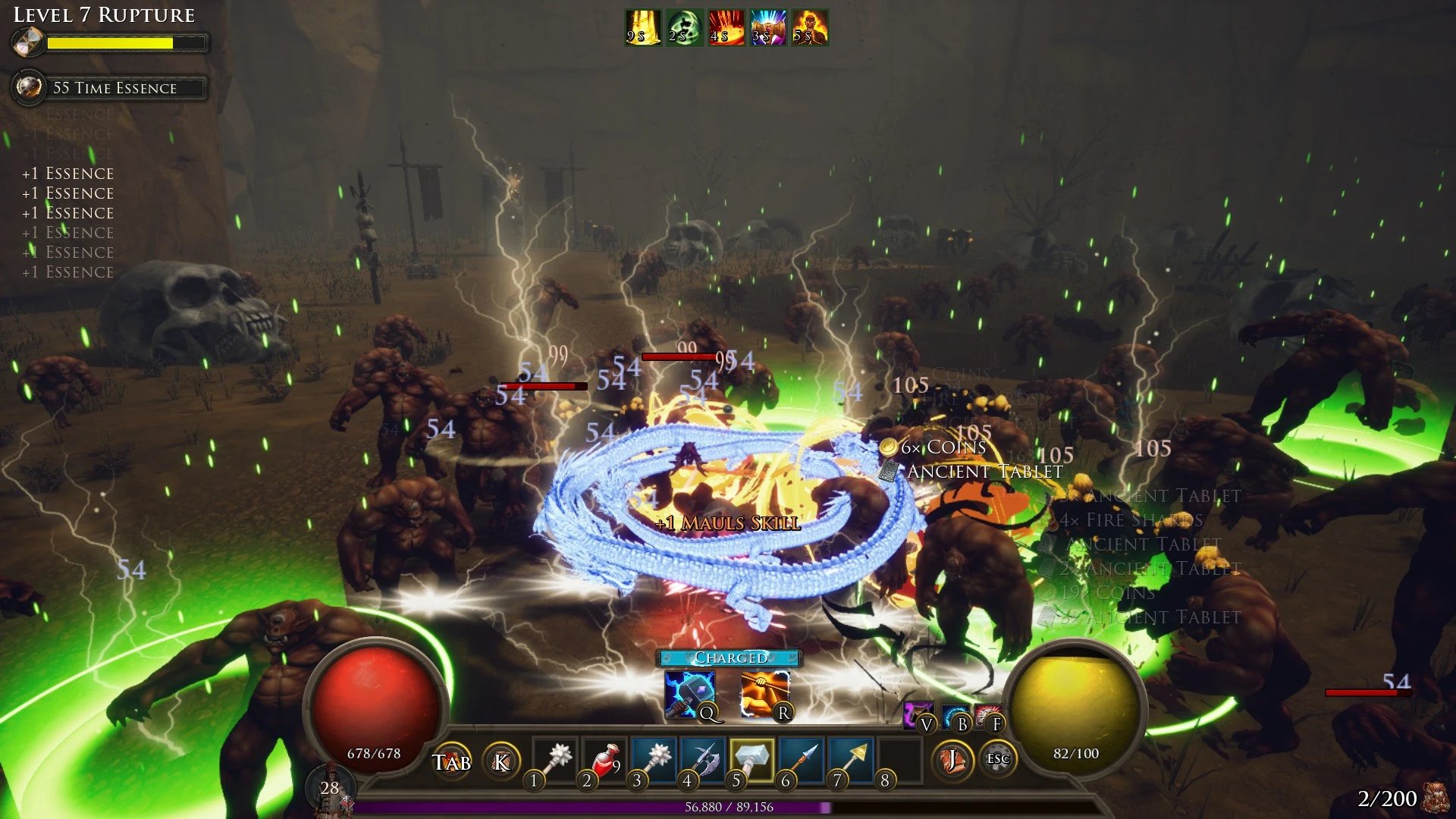Choose the spear in slot 6
The width and height of the screenshot is (1456, 819).
point(802,758)
